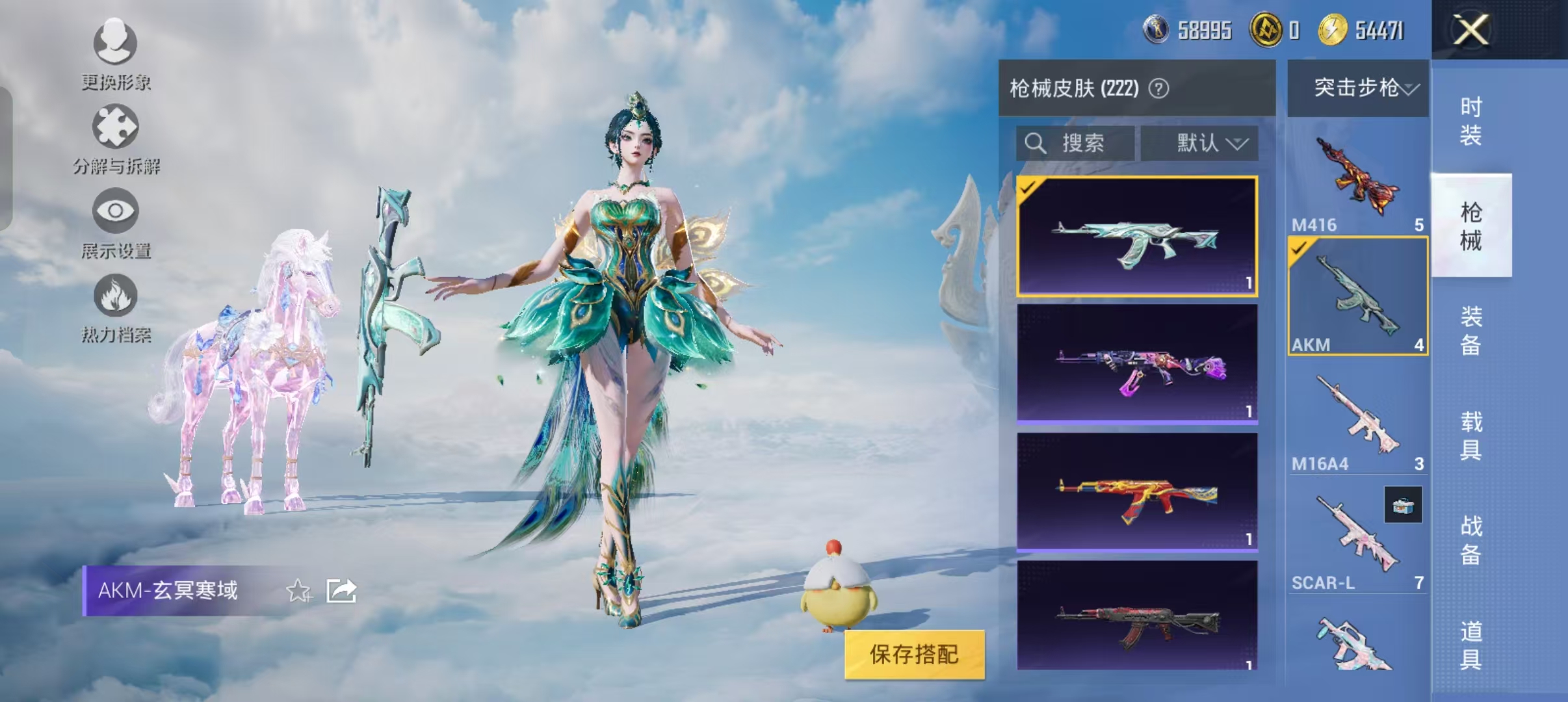Switch to the 时装 fashion tab

pos(1472,121)
